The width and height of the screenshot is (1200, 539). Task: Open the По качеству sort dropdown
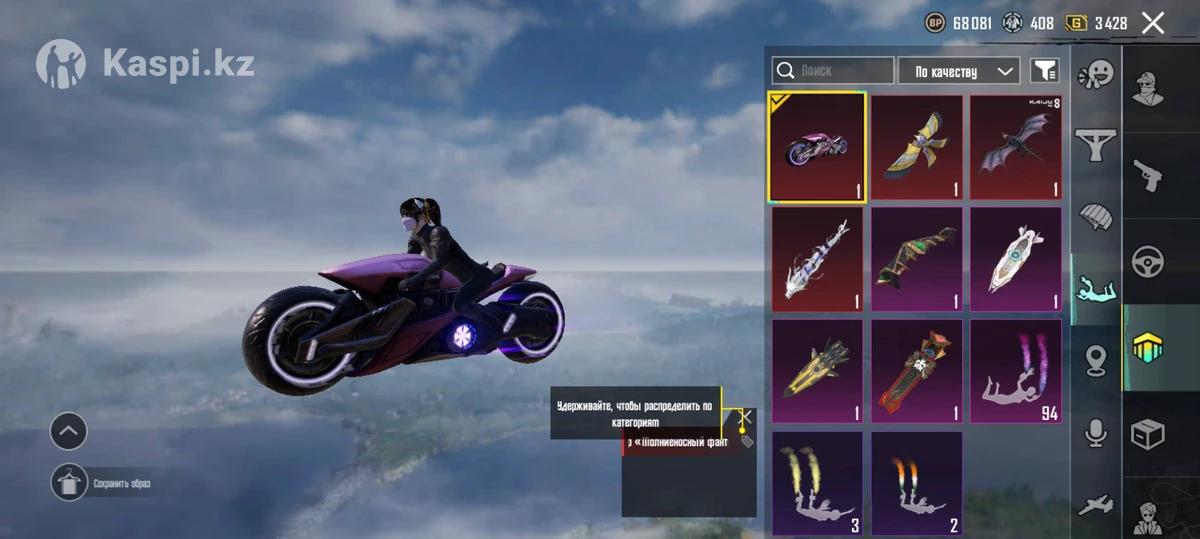pyautogui.click(x=959, y=71)
